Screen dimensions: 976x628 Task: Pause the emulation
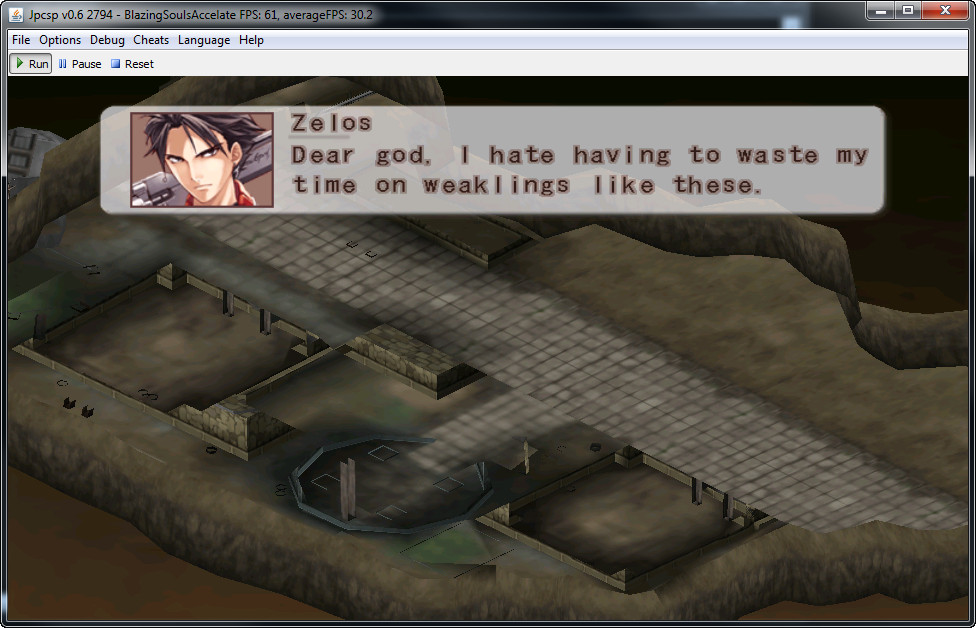point(80,64)
